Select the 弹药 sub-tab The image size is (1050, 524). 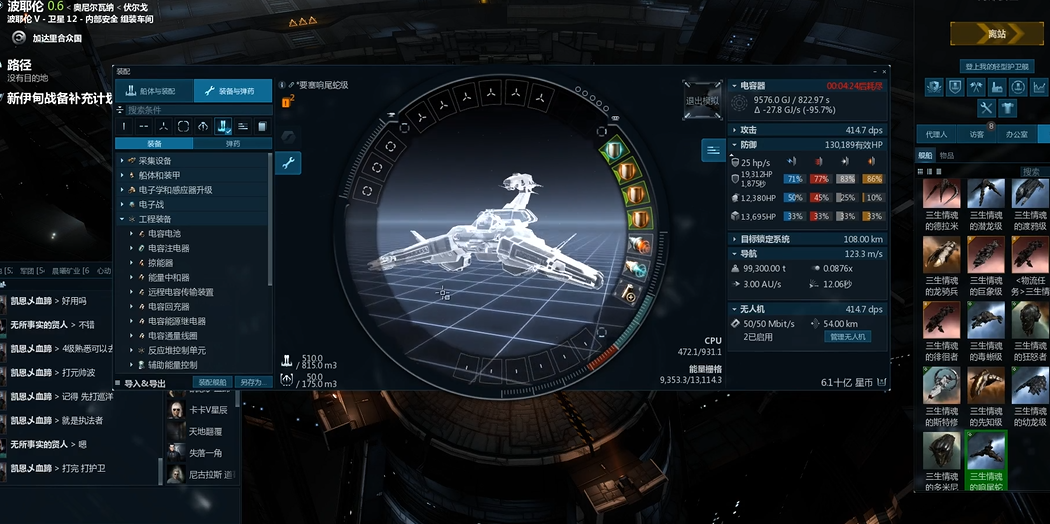(232, 143)
